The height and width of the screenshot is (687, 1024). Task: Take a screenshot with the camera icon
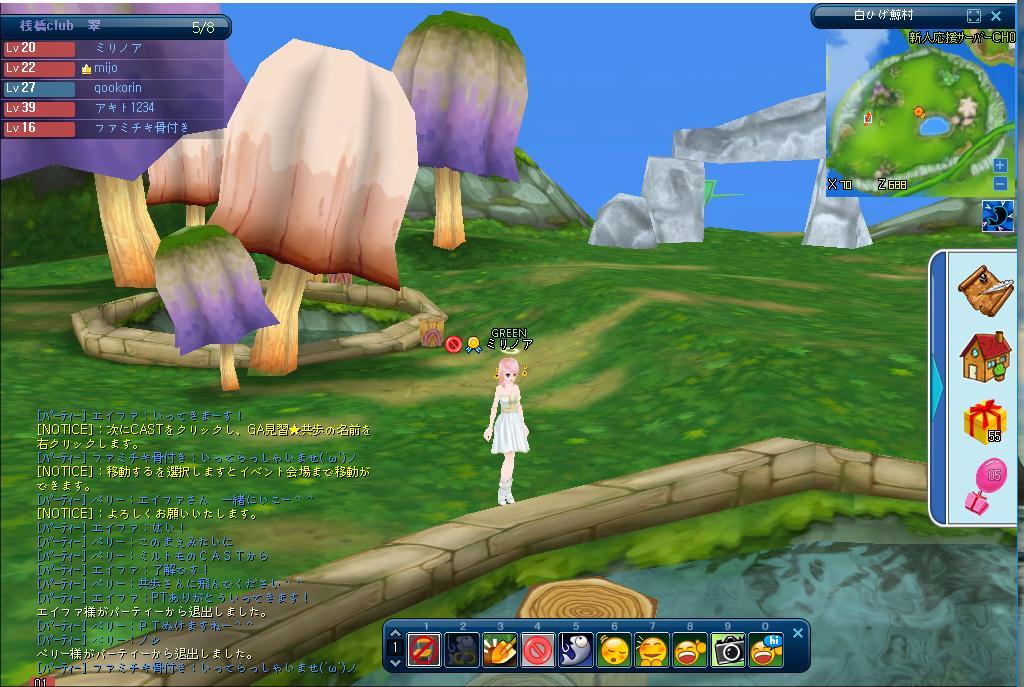(729, 651)
